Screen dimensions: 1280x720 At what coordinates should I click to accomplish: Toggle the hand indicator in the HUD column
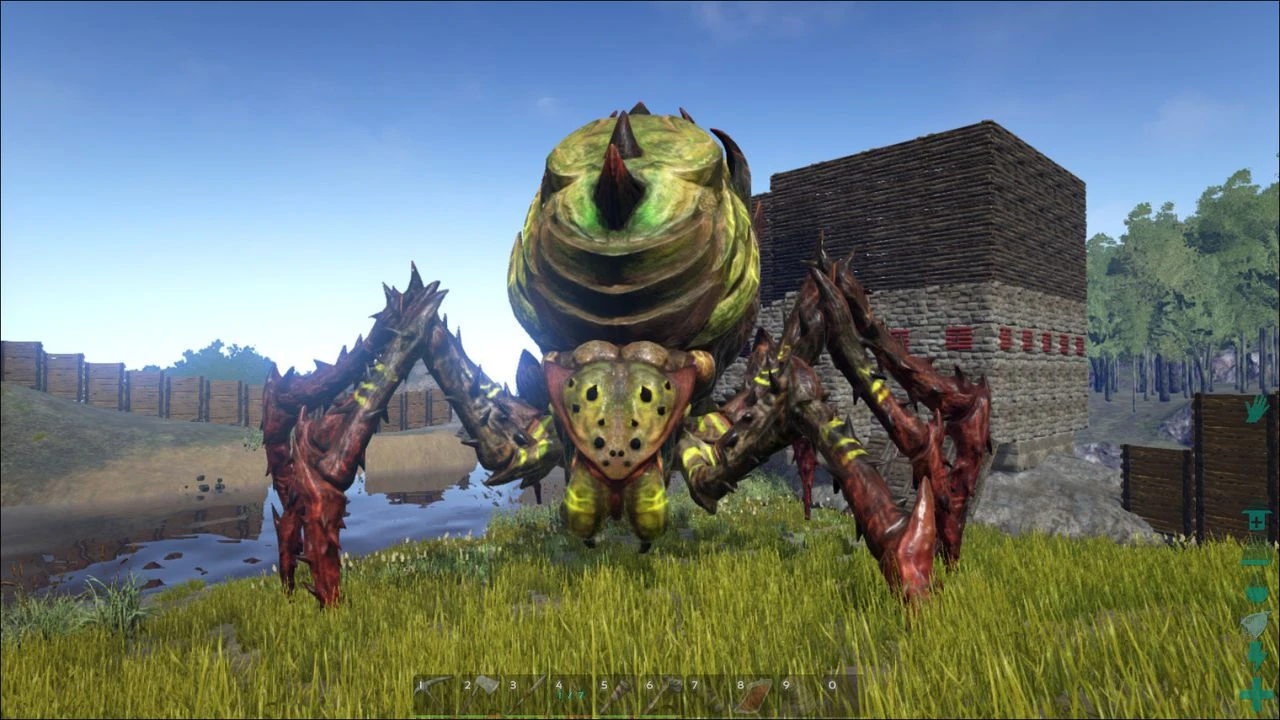[1255, 412]
